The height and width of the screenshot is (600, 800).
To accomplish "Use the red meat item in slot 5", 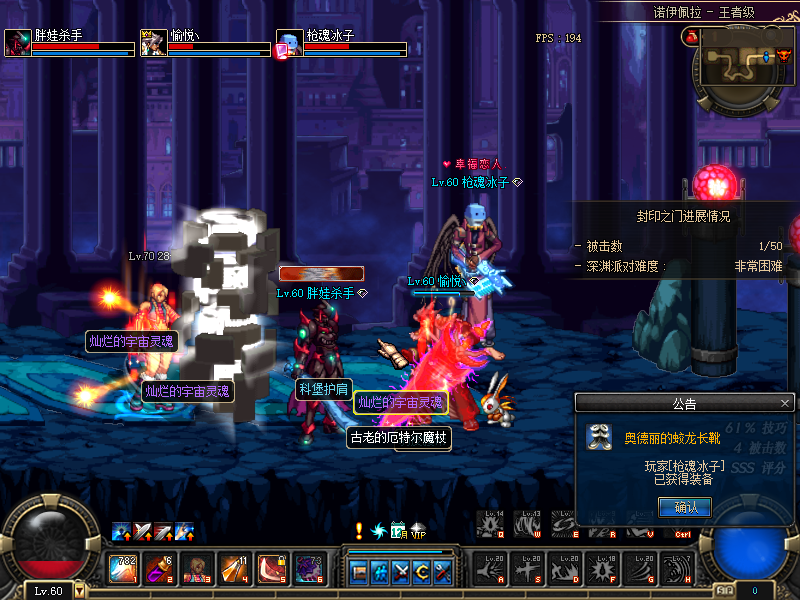I will pyautogui.click(x=271, y=568).
